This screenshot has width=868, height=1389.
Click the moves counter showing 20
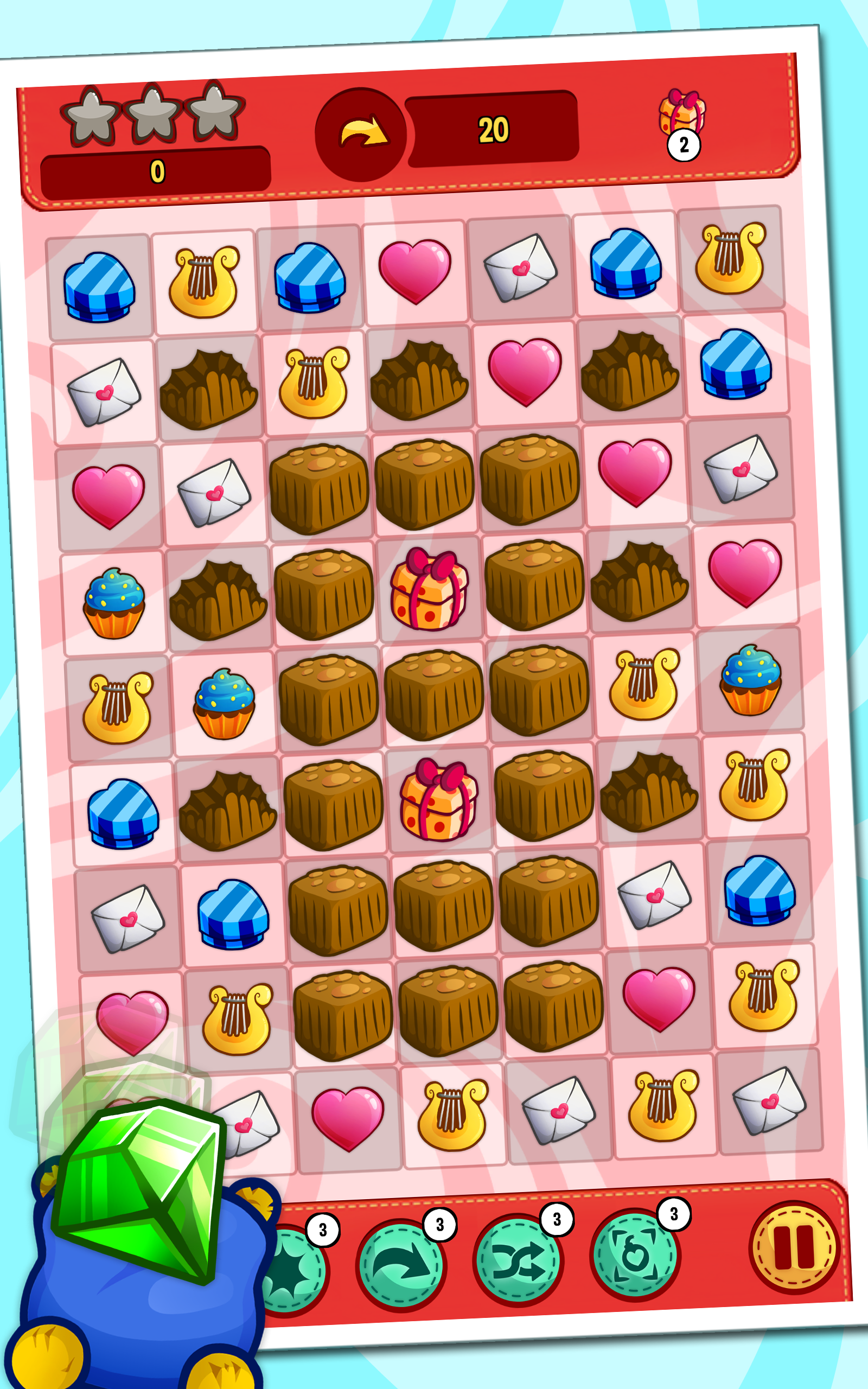click(x=495, y=129)
